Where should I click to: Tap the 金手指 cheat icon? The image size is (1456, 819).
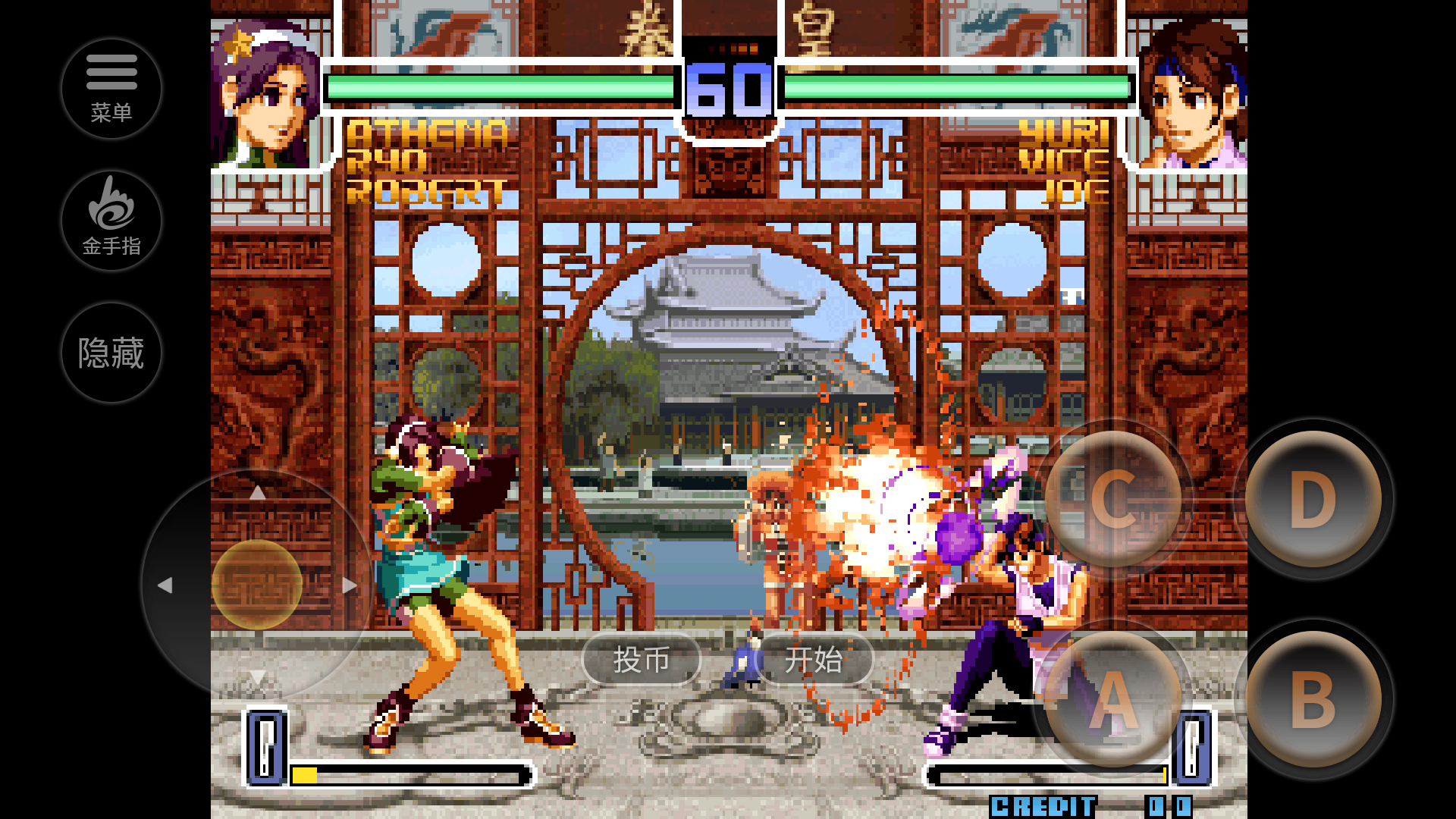point(111,221)
